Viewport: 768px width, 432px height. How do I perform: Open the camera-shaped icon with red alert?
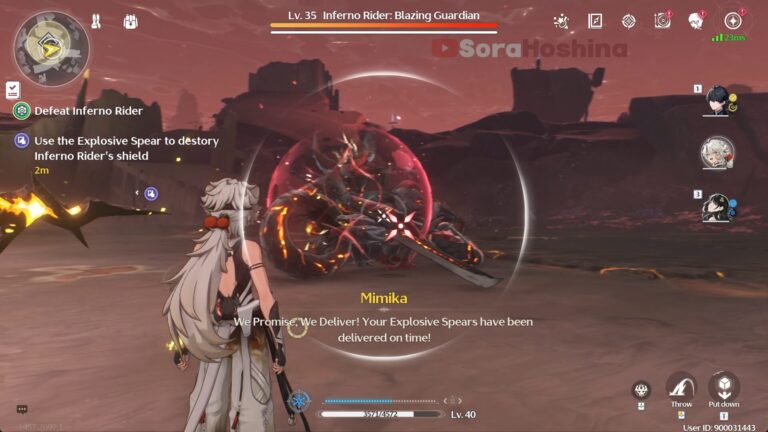point(662,21)
